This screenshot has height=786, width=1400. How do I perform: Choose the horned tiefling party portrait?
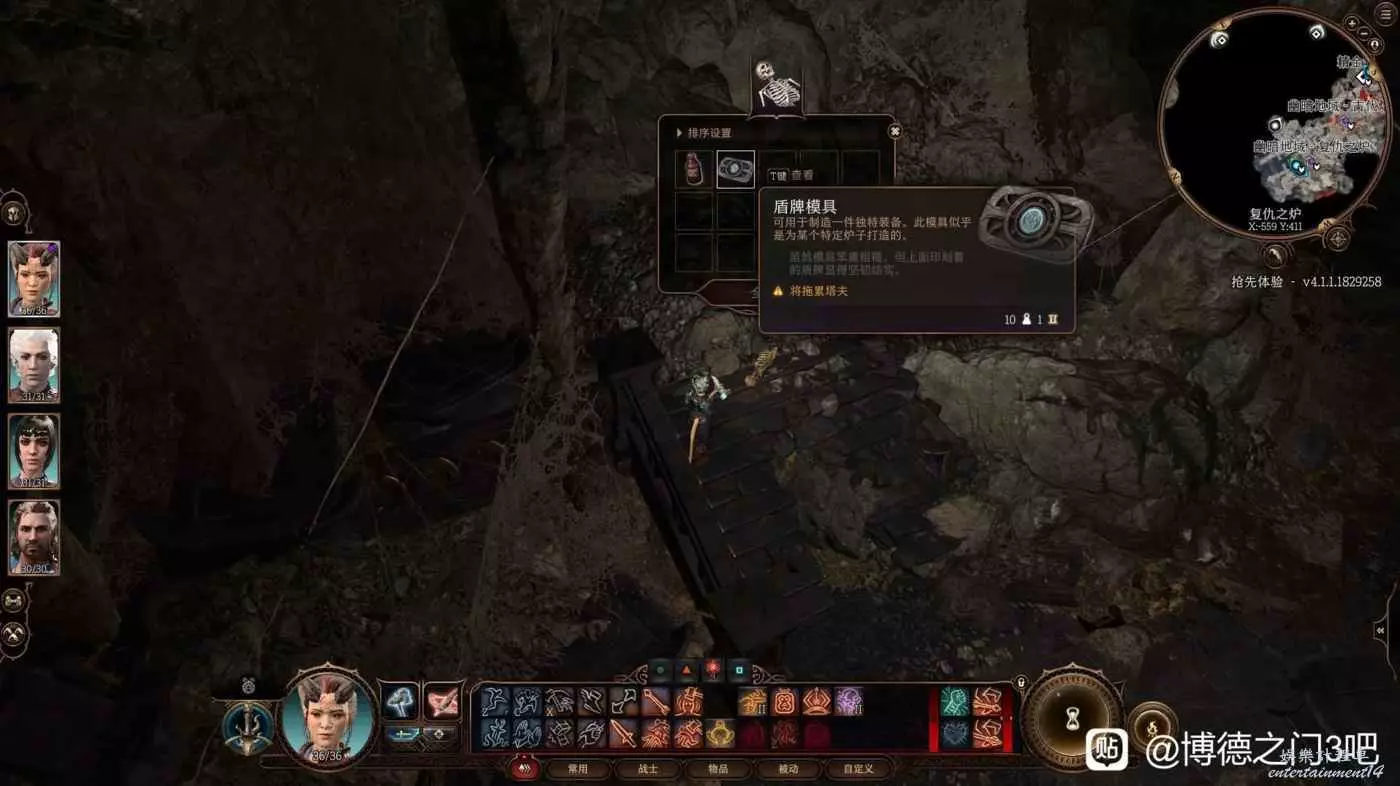34,278
